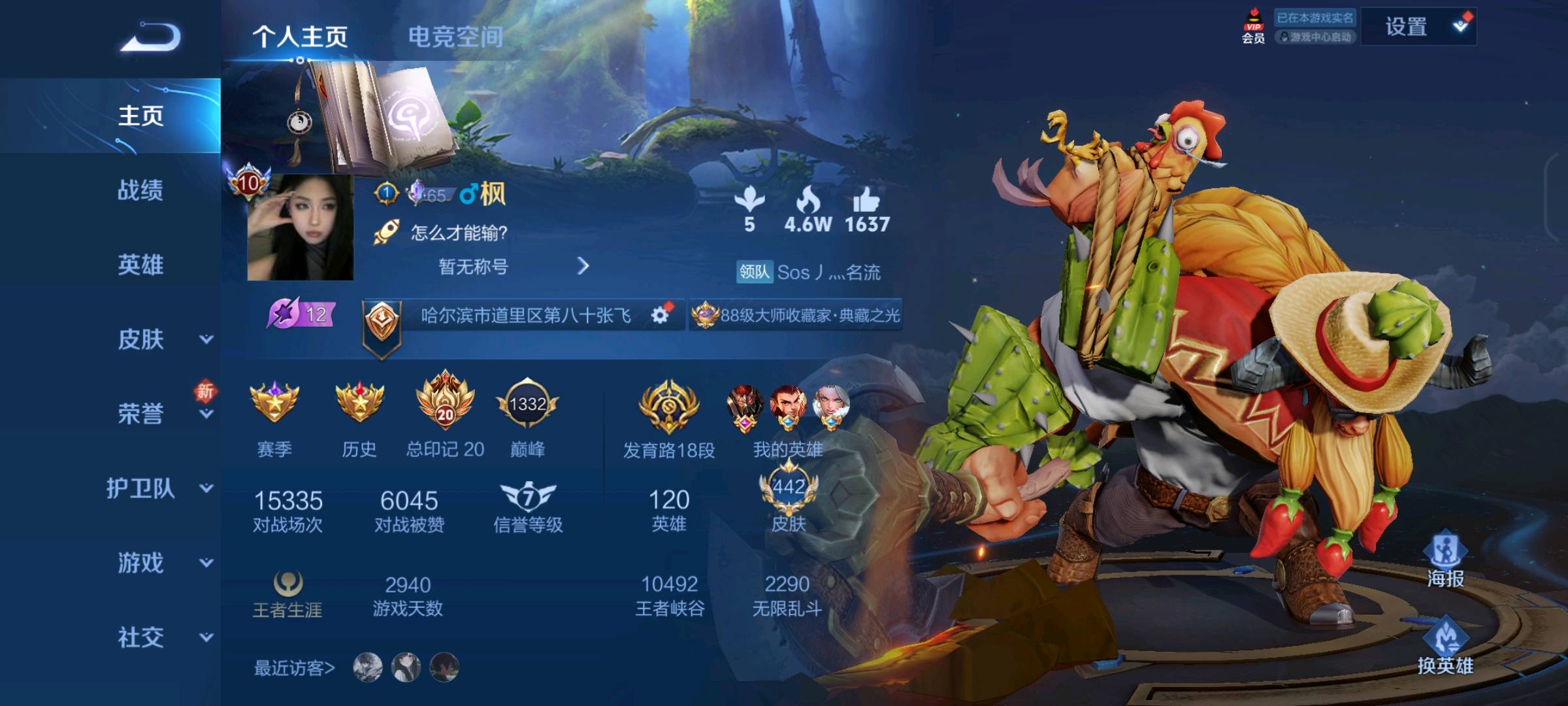The image size is (1568, 706).
Task: Tap 换英雄 to change displayed hero
Action: 1445,647
